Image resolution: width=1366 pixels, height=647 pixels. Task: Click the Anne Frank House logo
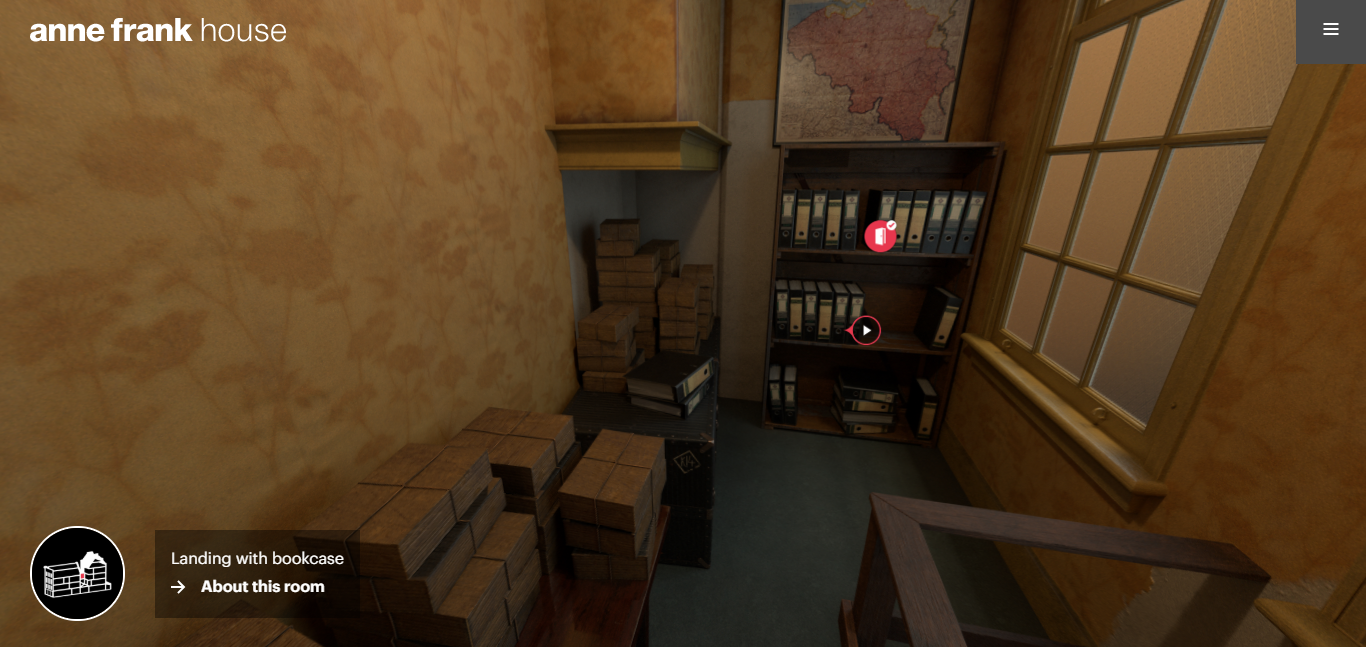(158, 31)
